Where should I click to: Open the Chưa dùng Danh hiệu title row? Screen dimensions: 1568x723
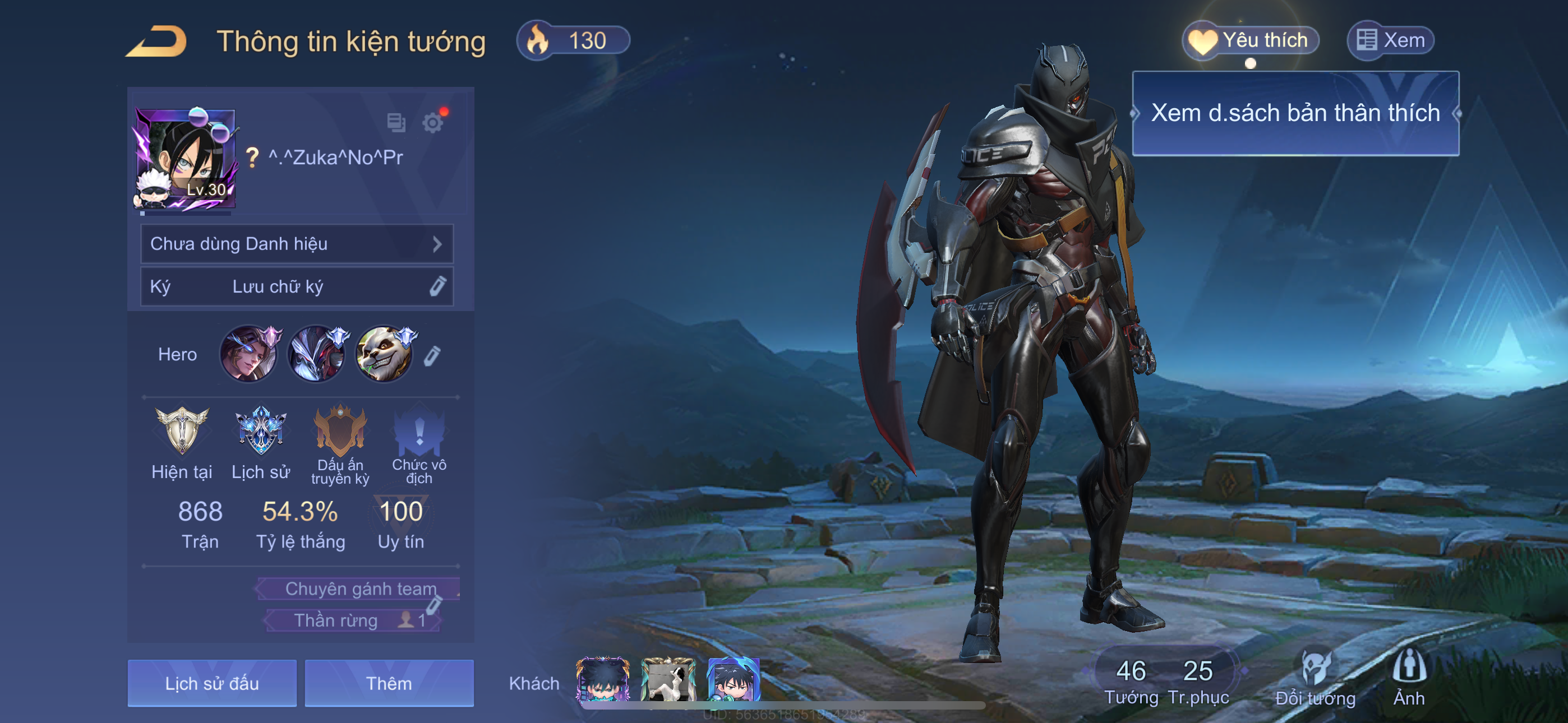click(x=297, y=244)
